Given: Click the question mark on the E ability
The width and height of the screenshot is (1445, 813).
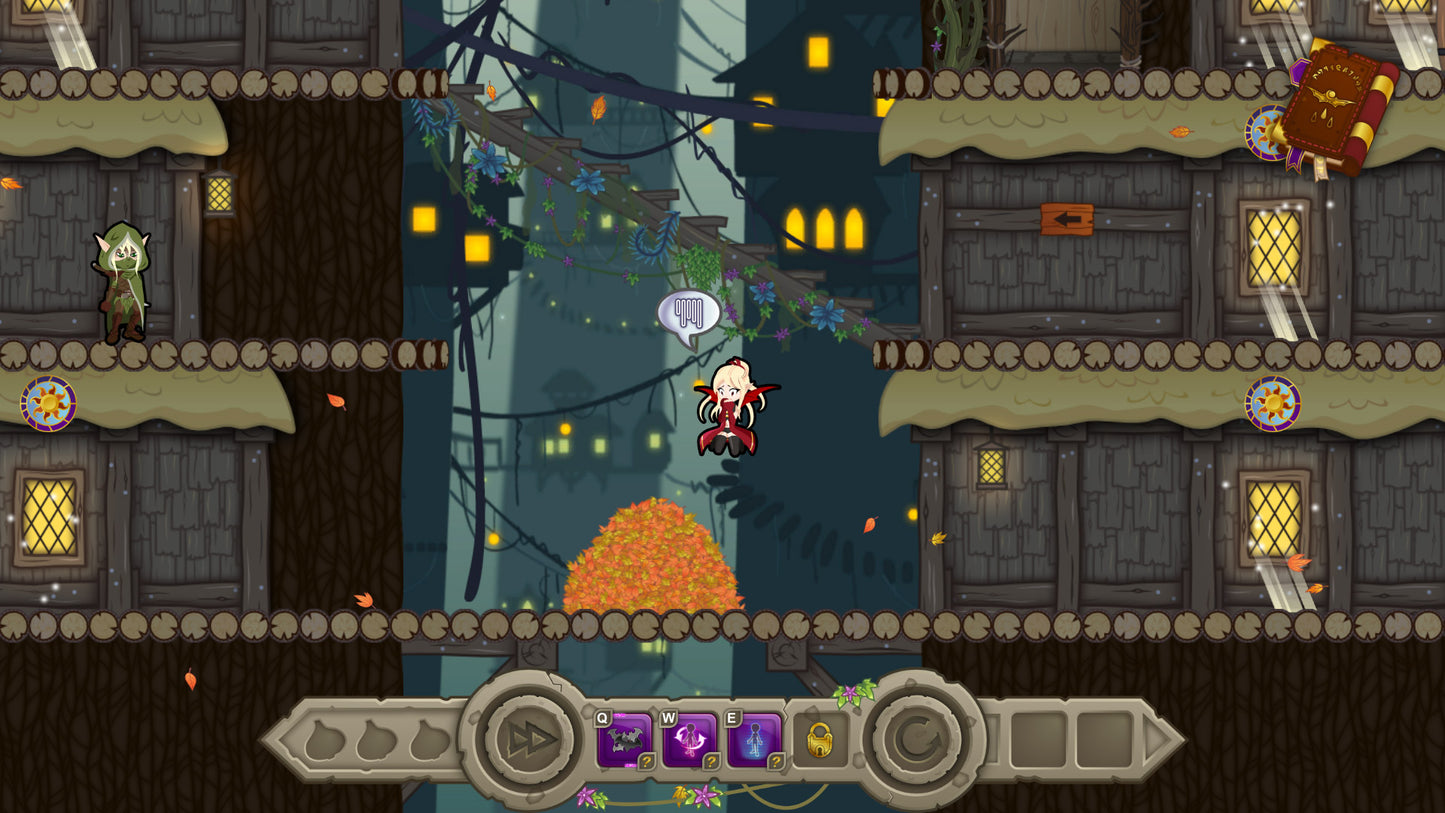Looking at the screenshot, I should coord(778,762).
